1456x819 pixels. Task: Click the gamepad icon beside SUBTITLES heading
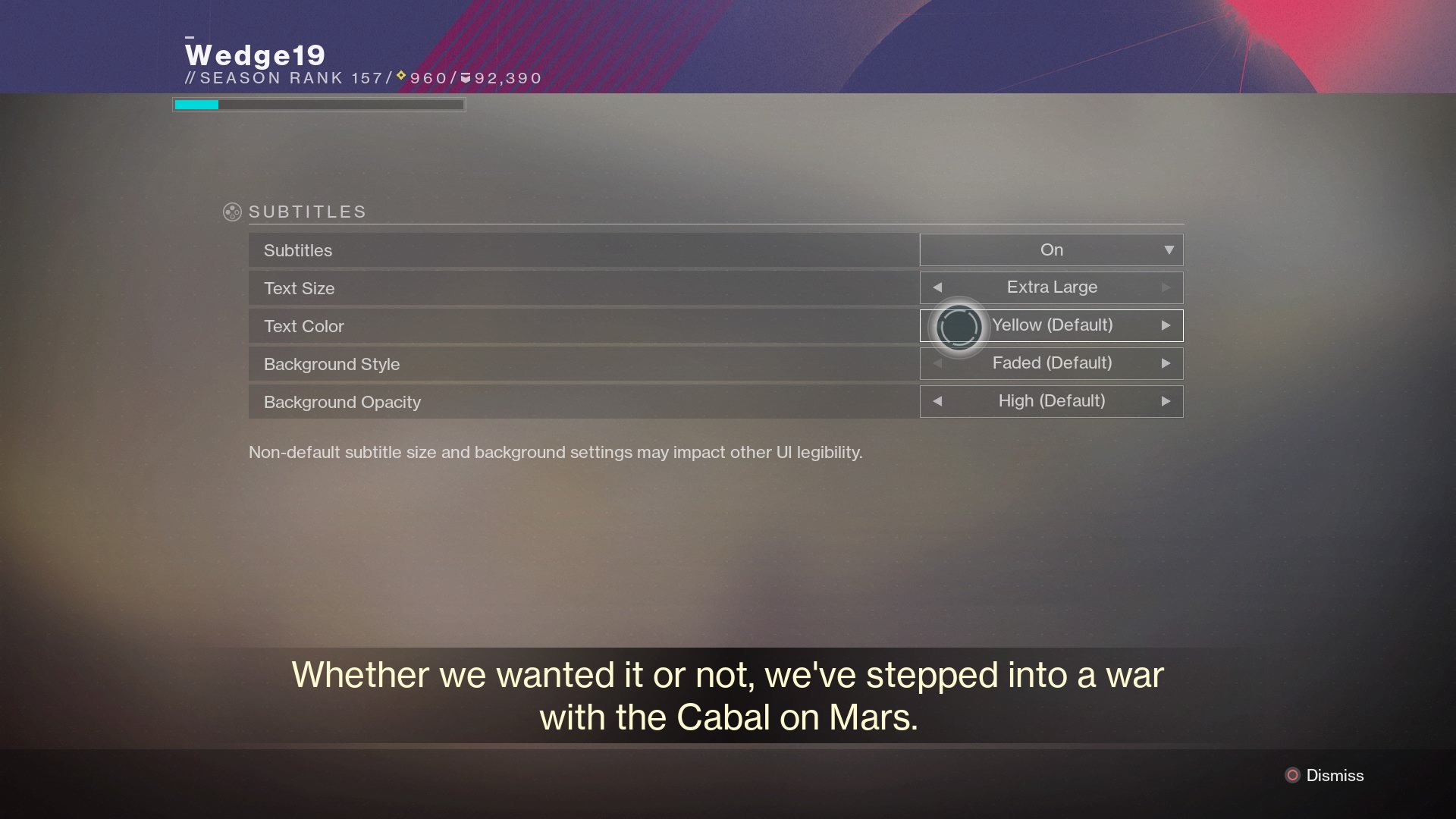pyautogui.click(x=231, y=212)
